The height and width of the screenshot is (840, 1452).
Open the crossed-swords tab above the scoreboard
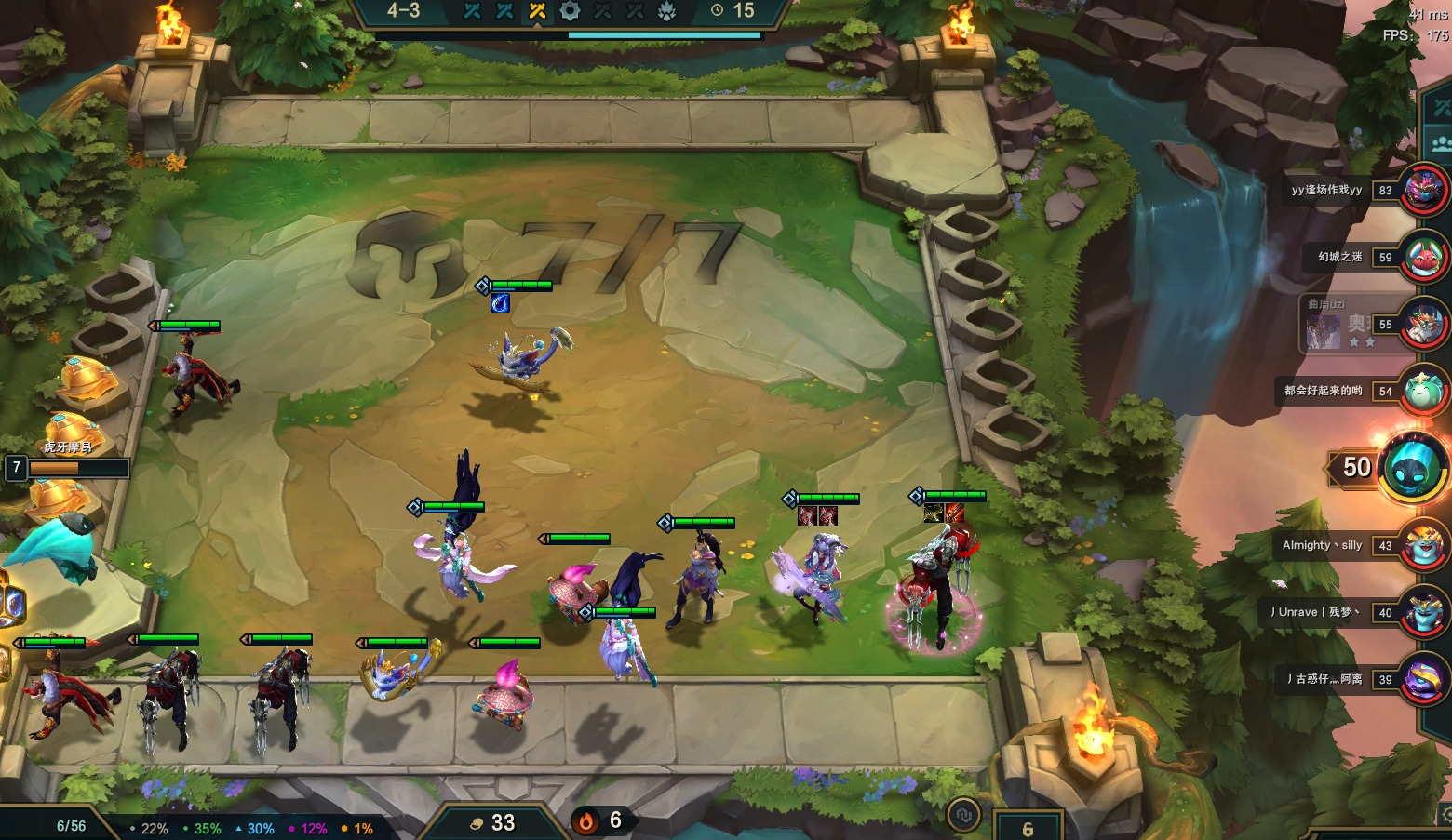click(x=1441, y=108)
